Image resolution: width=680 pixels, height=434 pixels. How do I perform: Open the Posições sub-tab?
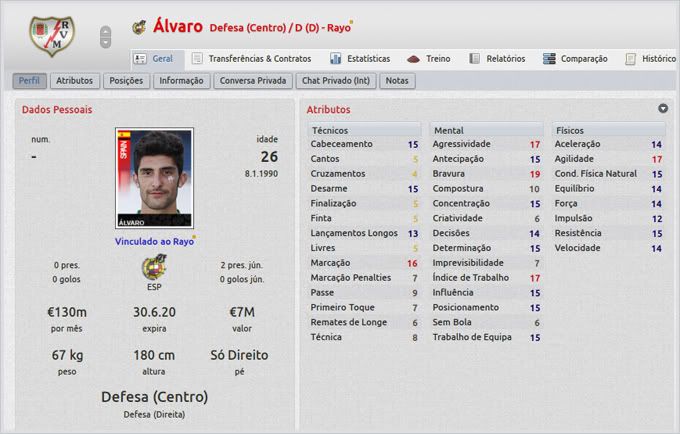click(126, 80)
